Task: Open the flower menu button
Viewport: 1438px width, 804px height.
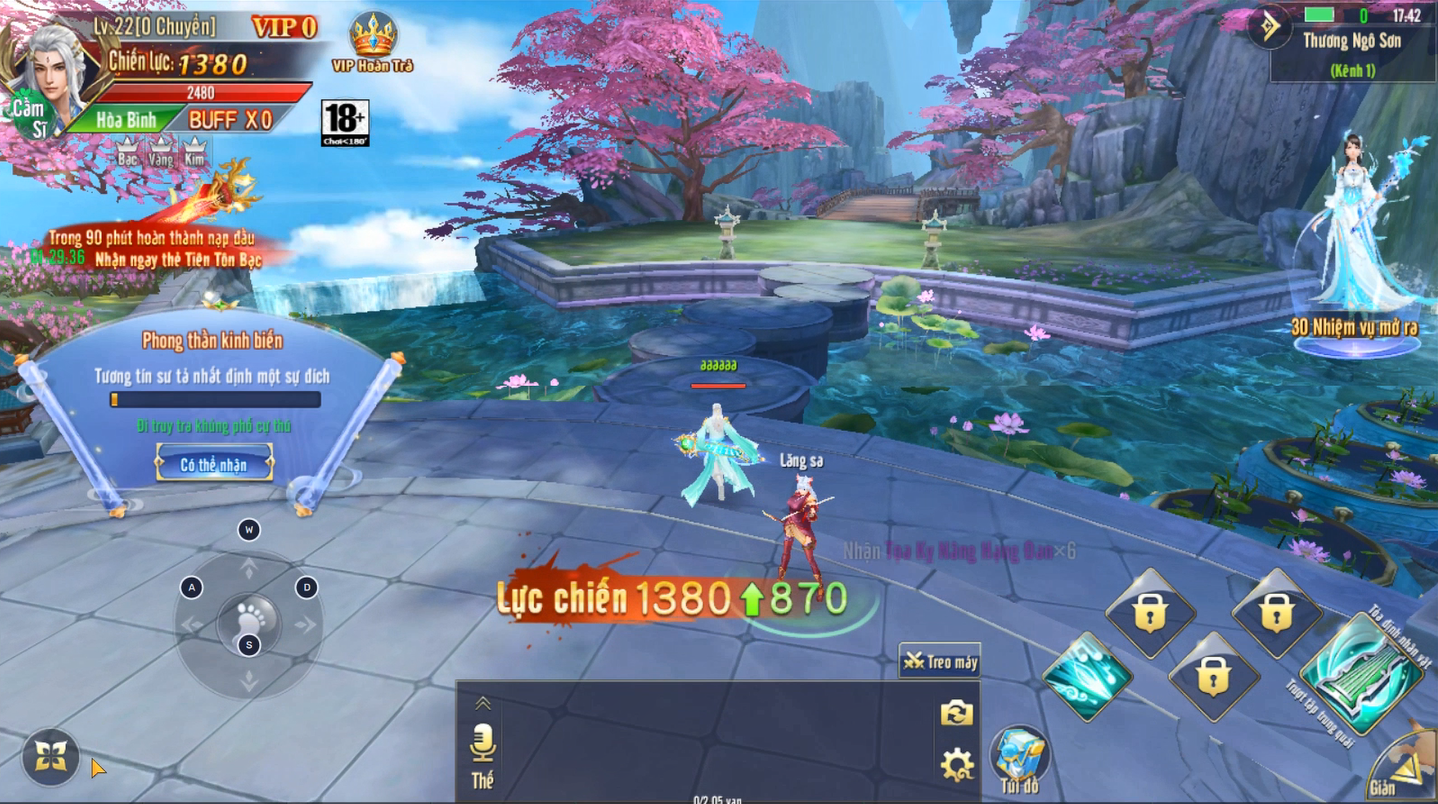Action: point(51,757)
